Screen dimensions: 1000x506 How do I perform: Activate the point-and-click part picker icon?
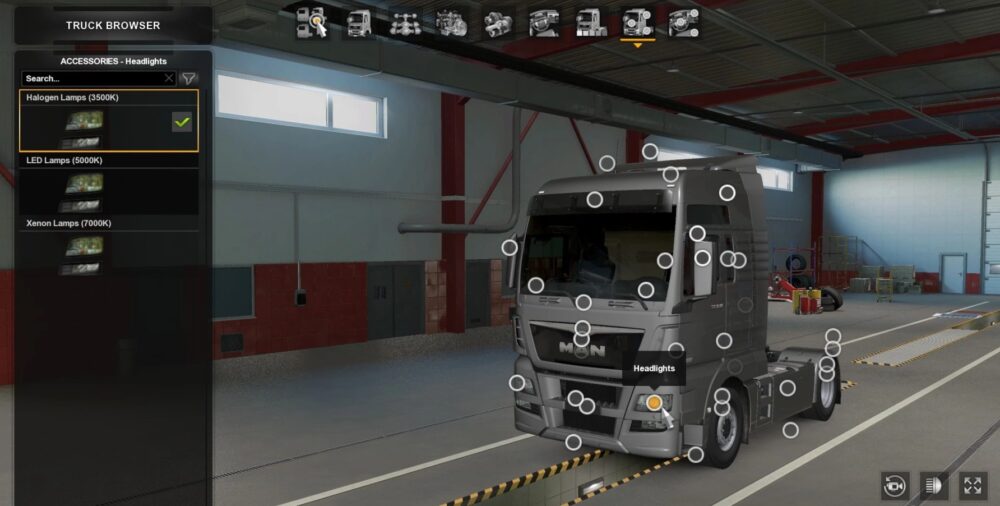312,22
